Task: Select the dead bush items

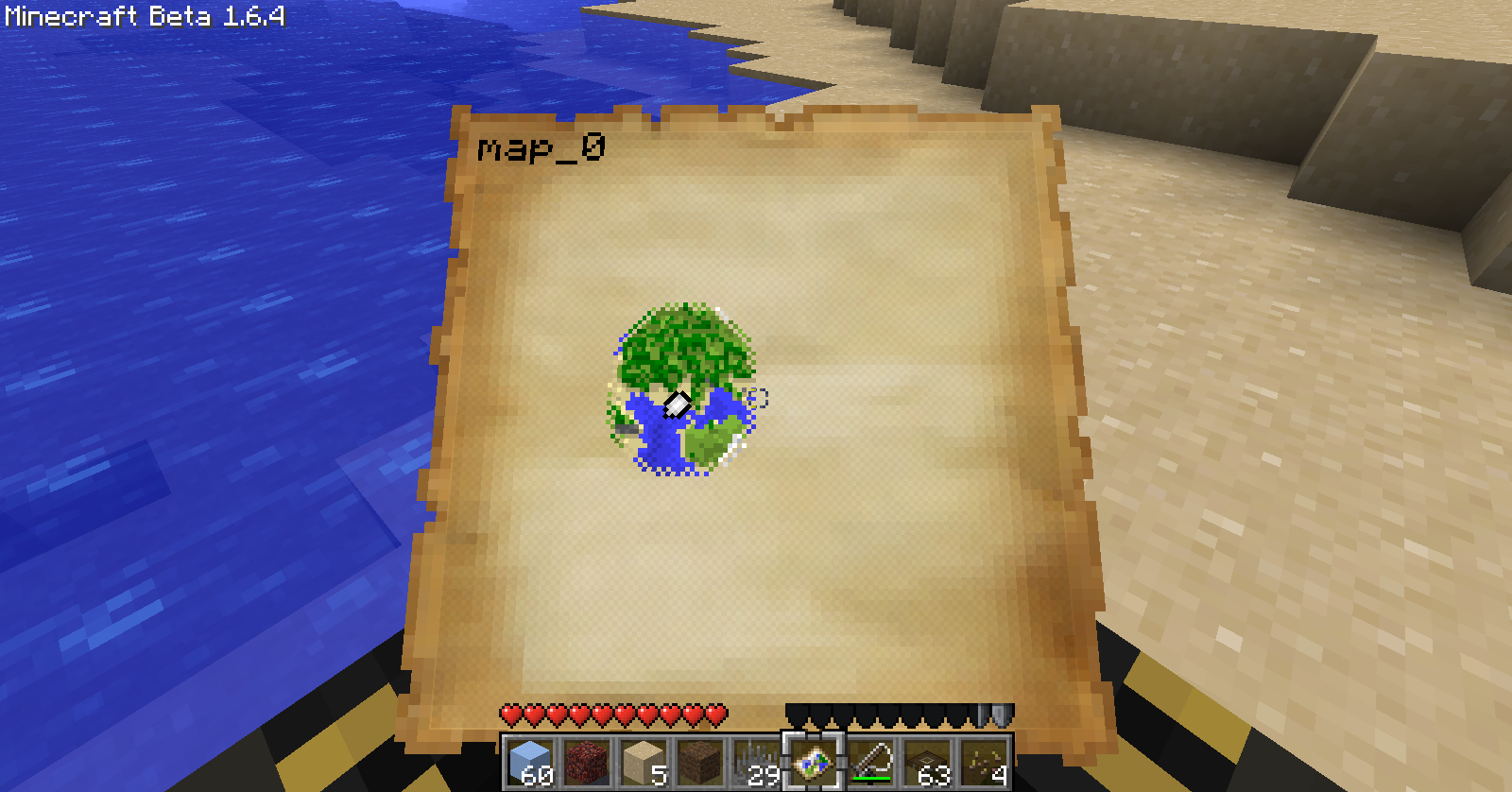Action: 987,766
